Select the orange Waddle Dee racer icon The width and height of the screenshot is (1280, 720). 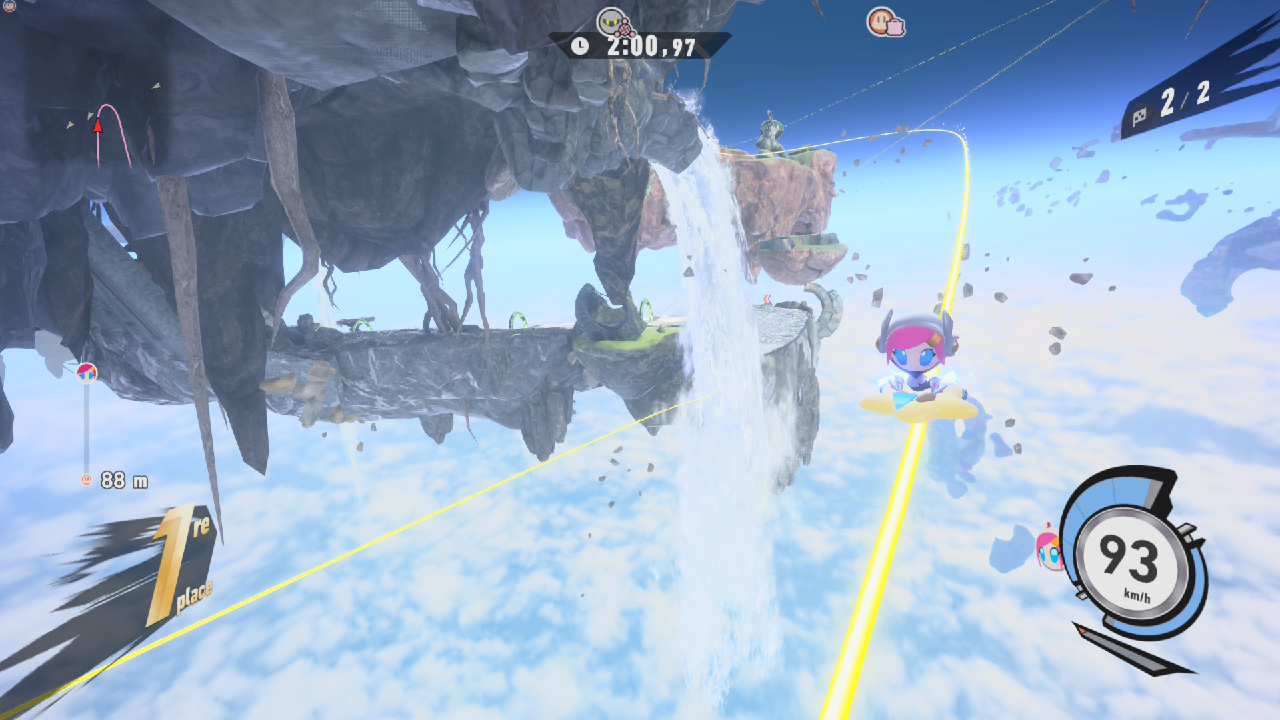(884, 21)
